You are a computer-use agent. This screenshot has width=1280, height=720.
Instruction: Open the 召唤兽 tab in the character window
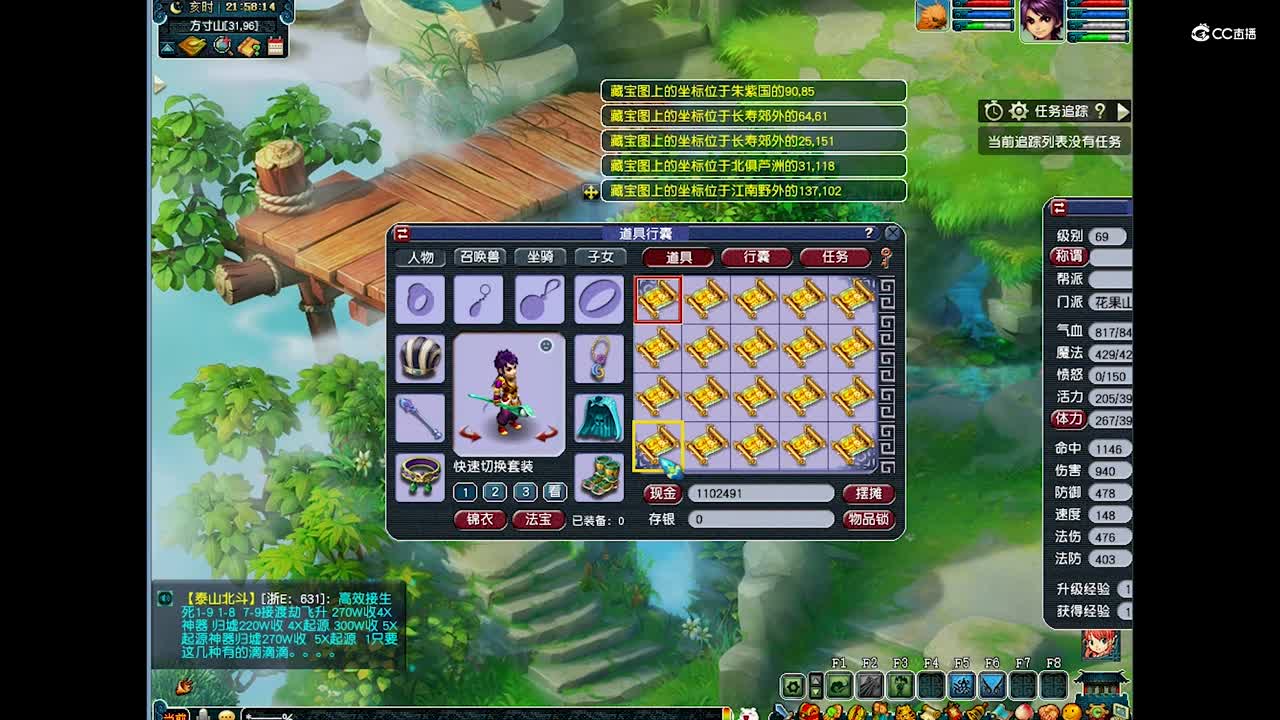(x=480, y=257)
